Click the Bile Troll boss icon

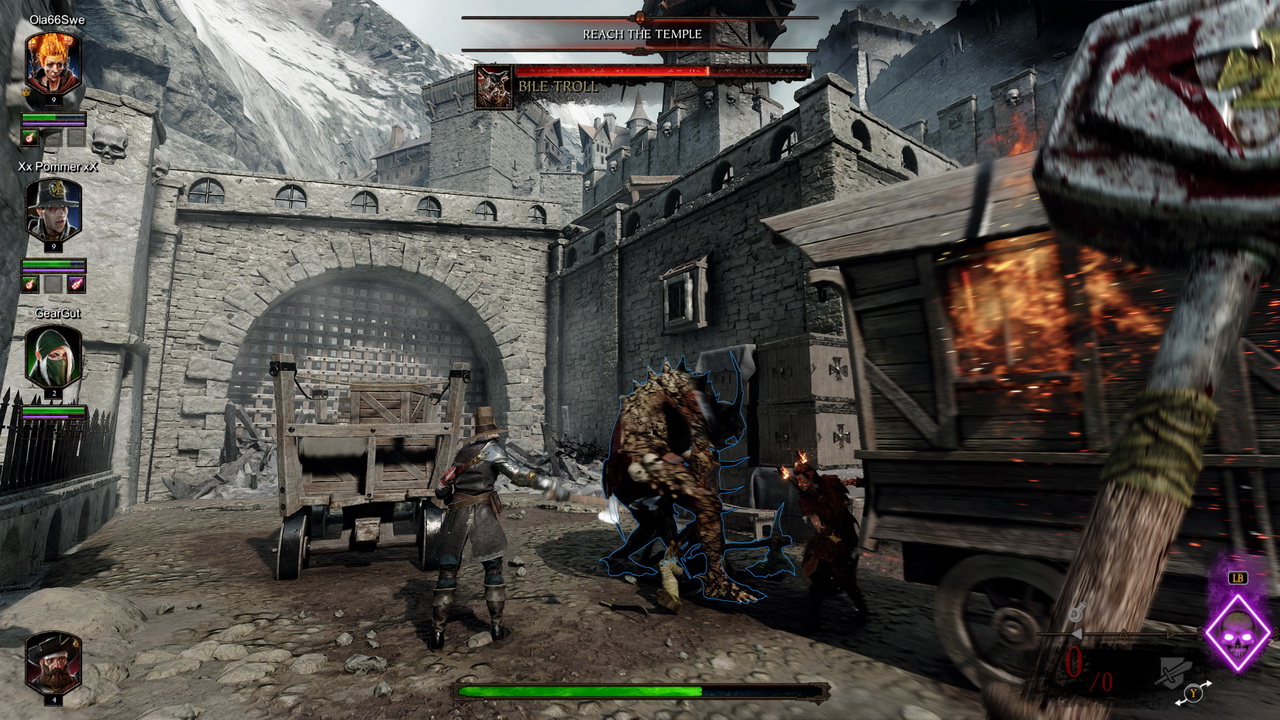(x=494, y=87)
